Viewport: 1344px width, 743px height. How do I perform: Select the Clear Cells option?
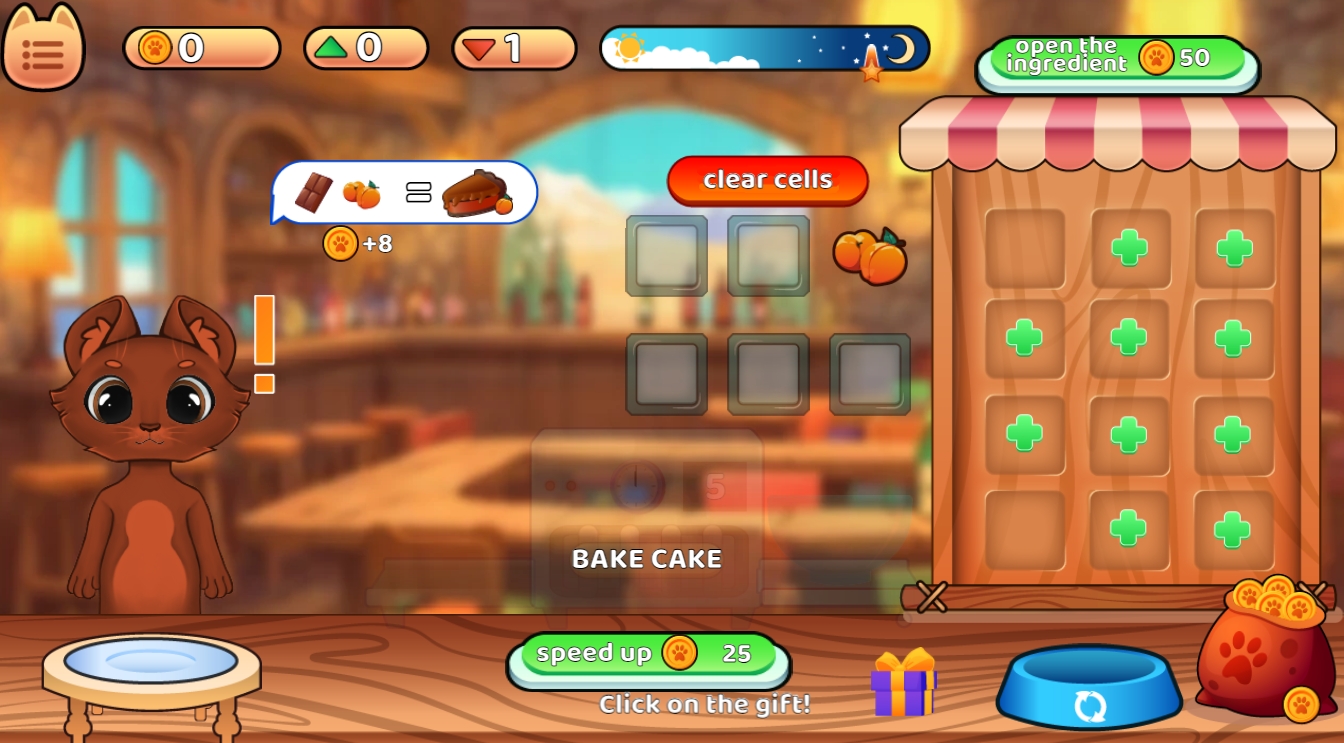click(x=766, y=180)
